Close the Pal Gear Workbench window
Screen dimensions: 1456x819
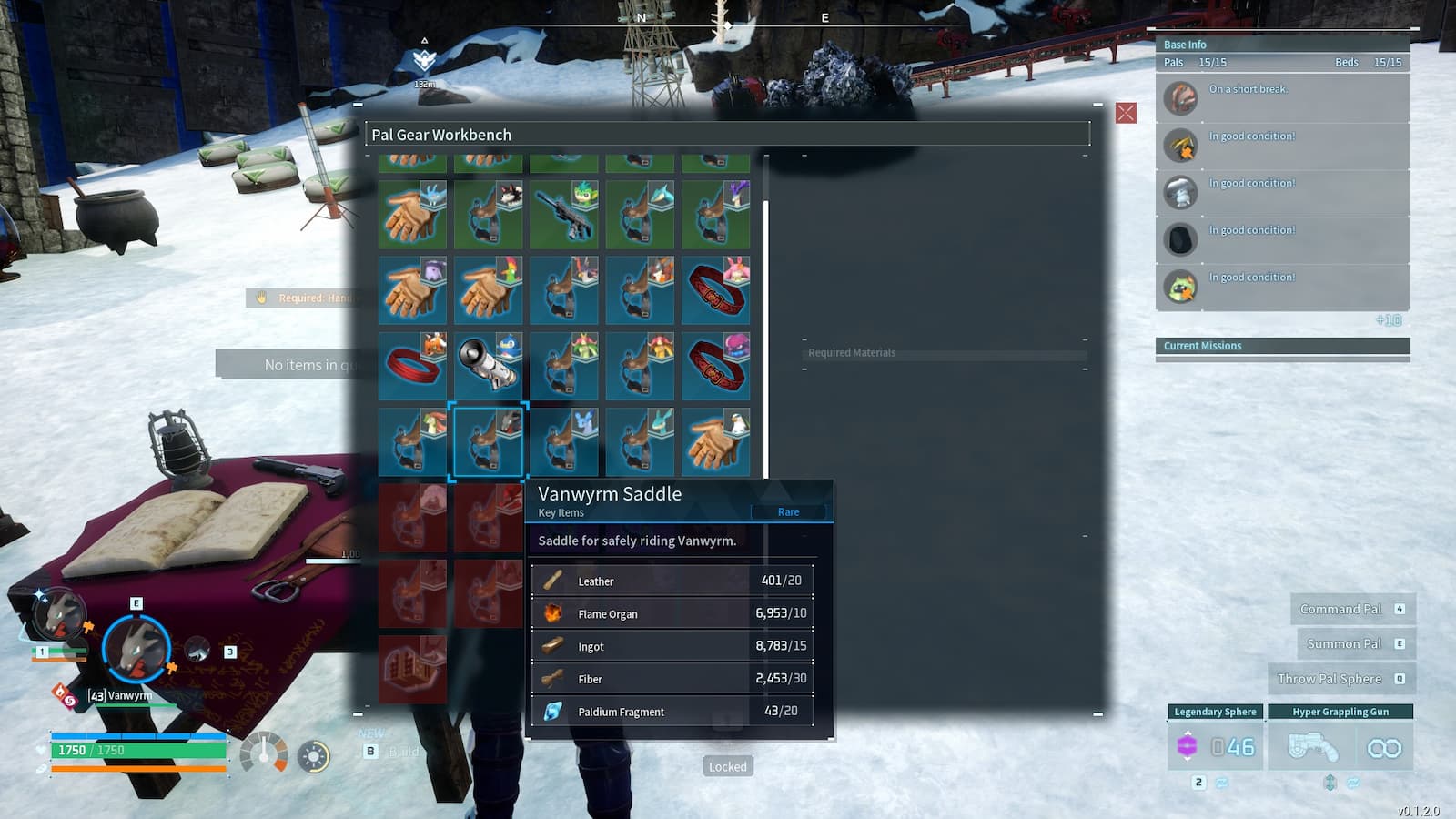[x=1127, y=113]
